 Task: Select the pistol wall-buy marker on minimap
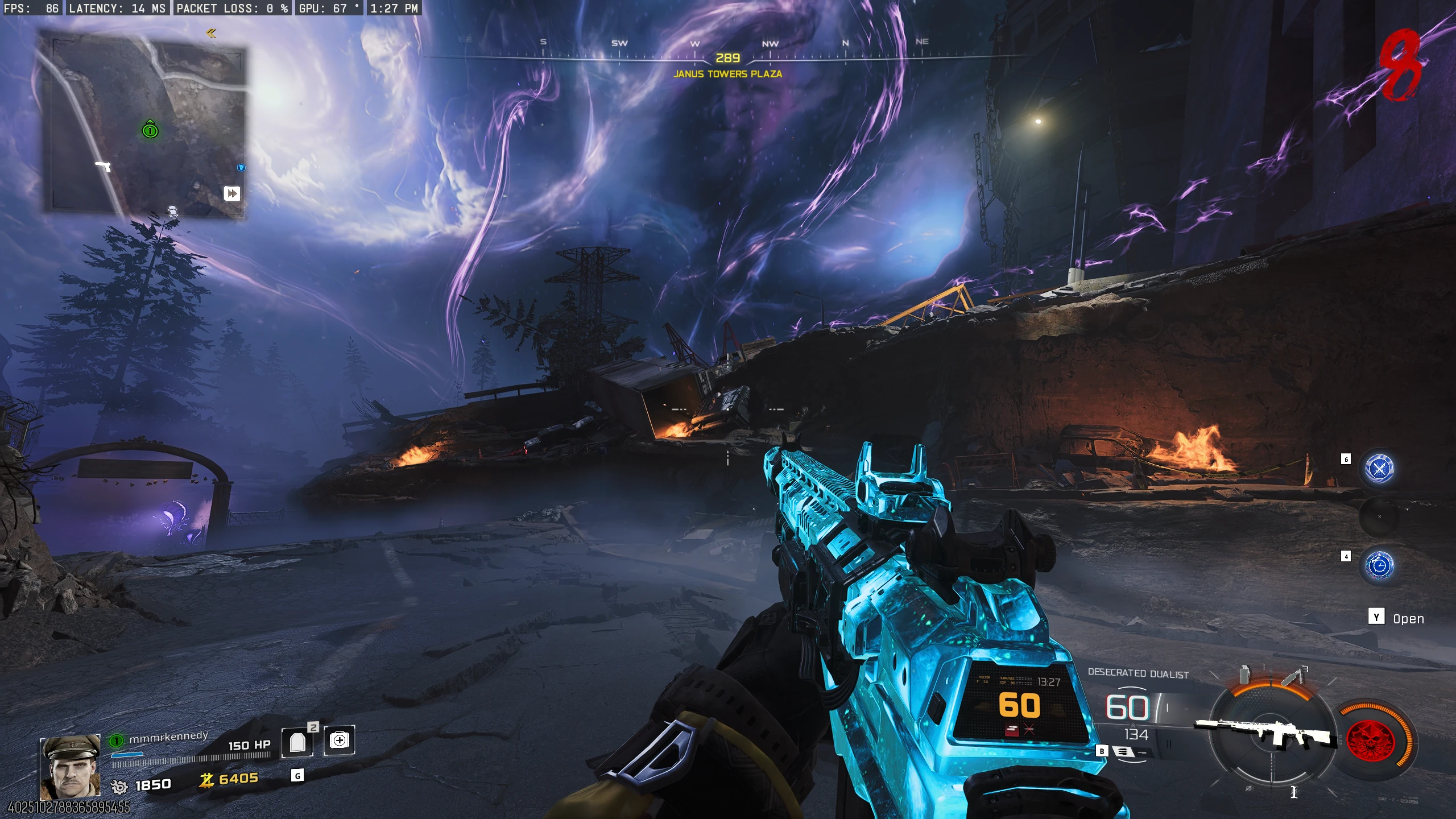click(x=103, y=166)
